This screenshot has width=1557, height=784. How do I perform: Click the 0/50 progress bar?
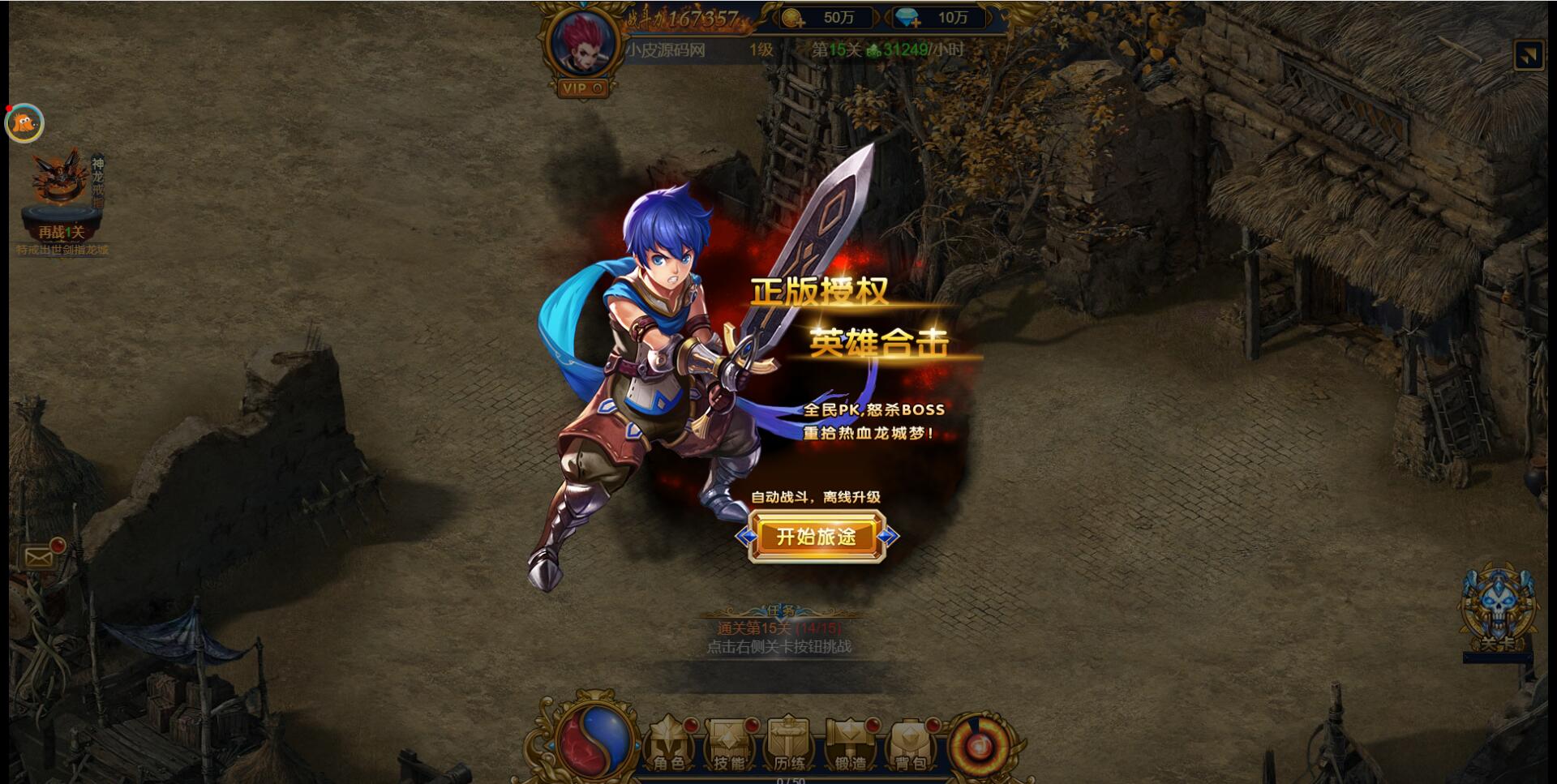tap(791, 778)
